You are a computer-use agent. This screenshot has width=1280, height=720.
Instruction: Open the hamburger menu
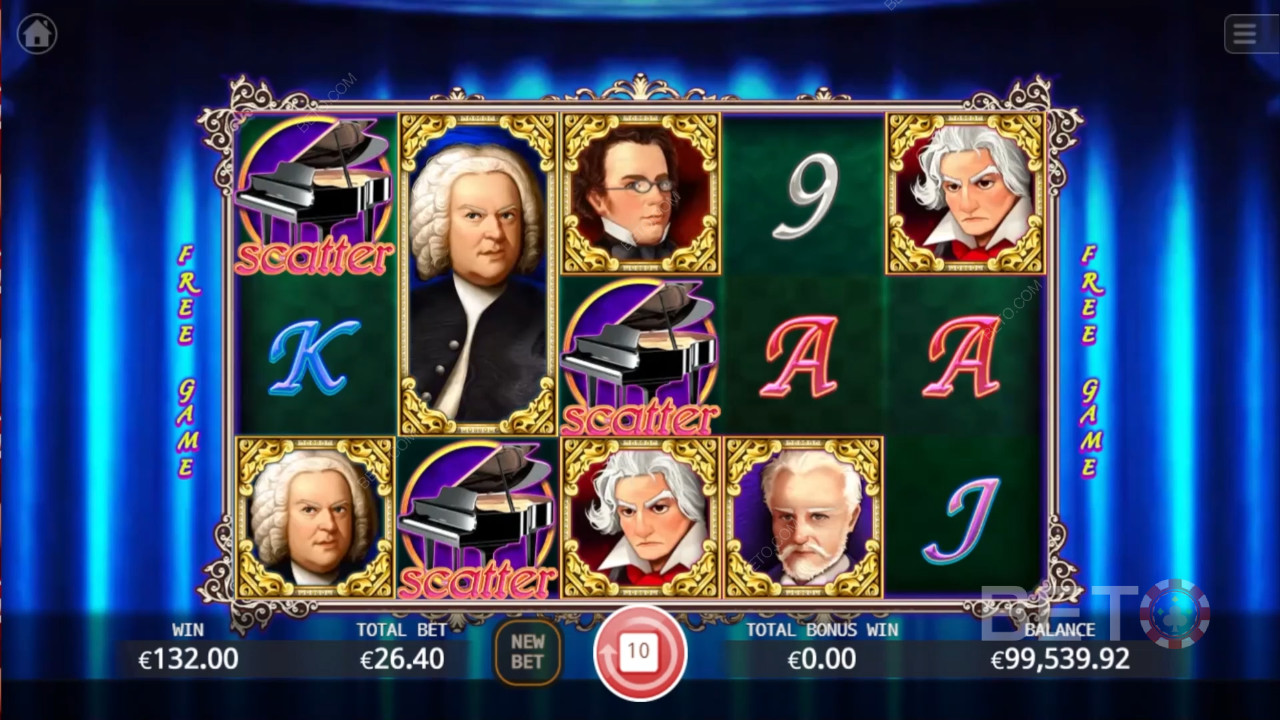coord(1245,34)
